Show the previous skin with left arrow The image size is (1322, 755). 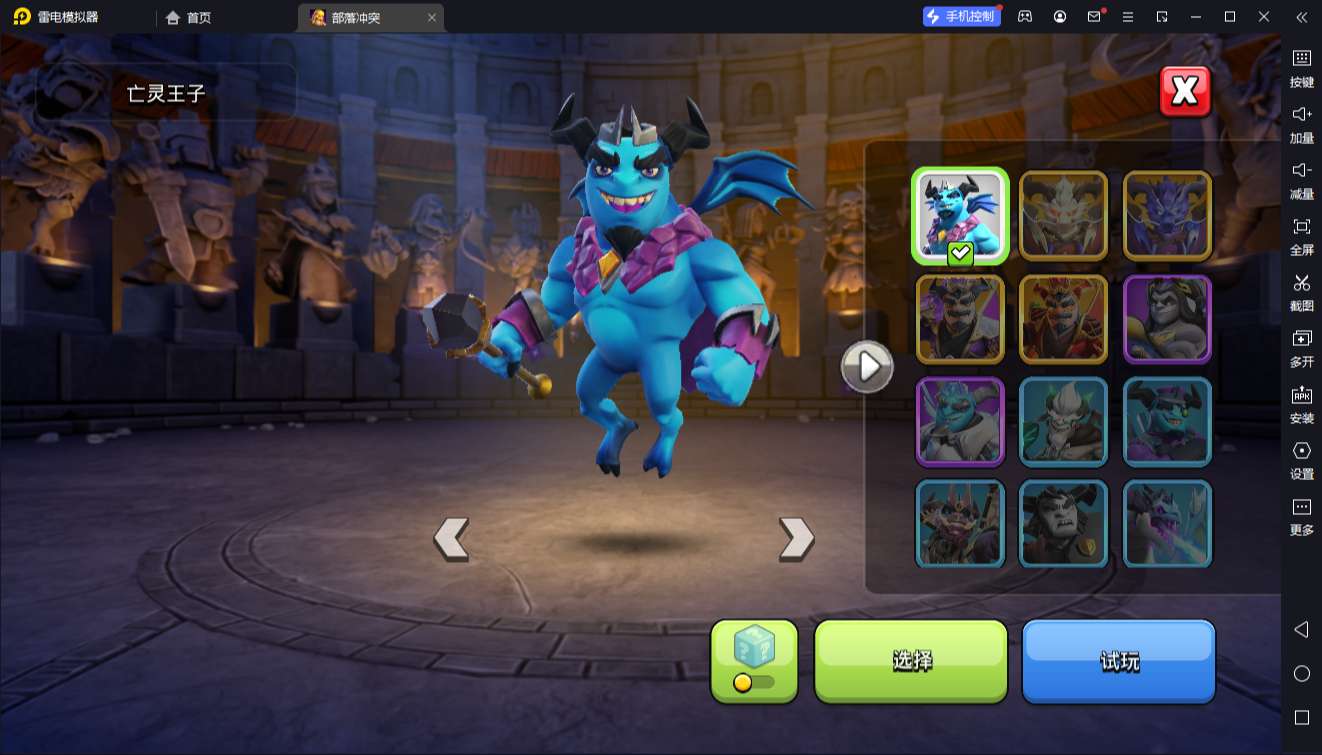point(451,538)
